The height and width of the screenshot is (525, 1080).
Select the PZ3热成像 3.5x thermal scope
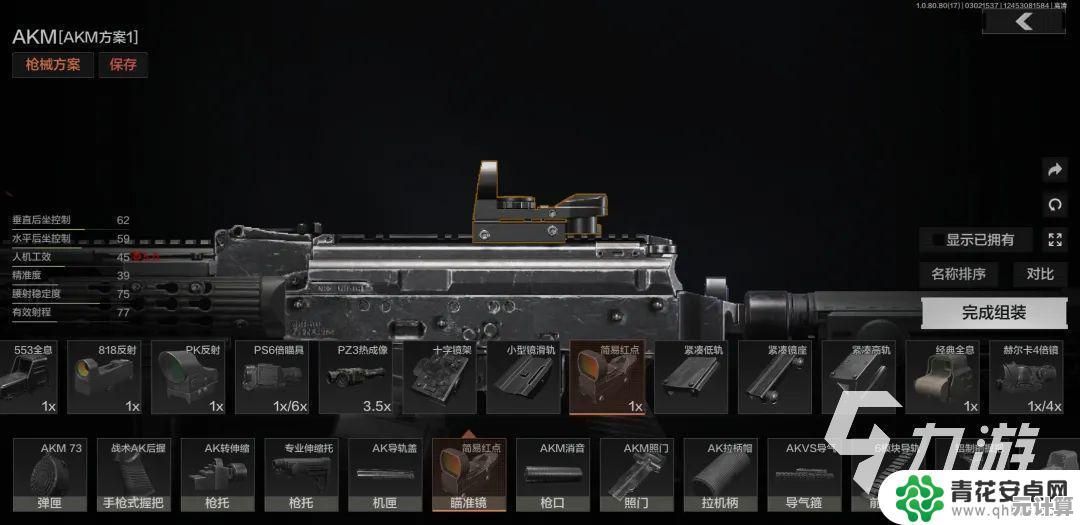pyautogui.click(x=357, y=378)
